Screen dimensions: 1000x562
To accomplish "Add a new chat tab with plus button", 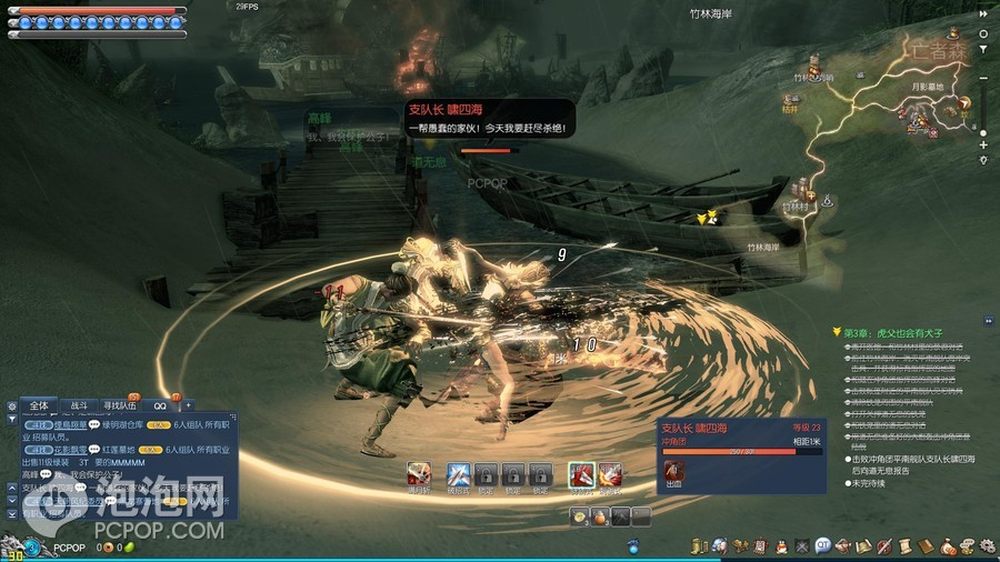I will [x=187, y=406].
